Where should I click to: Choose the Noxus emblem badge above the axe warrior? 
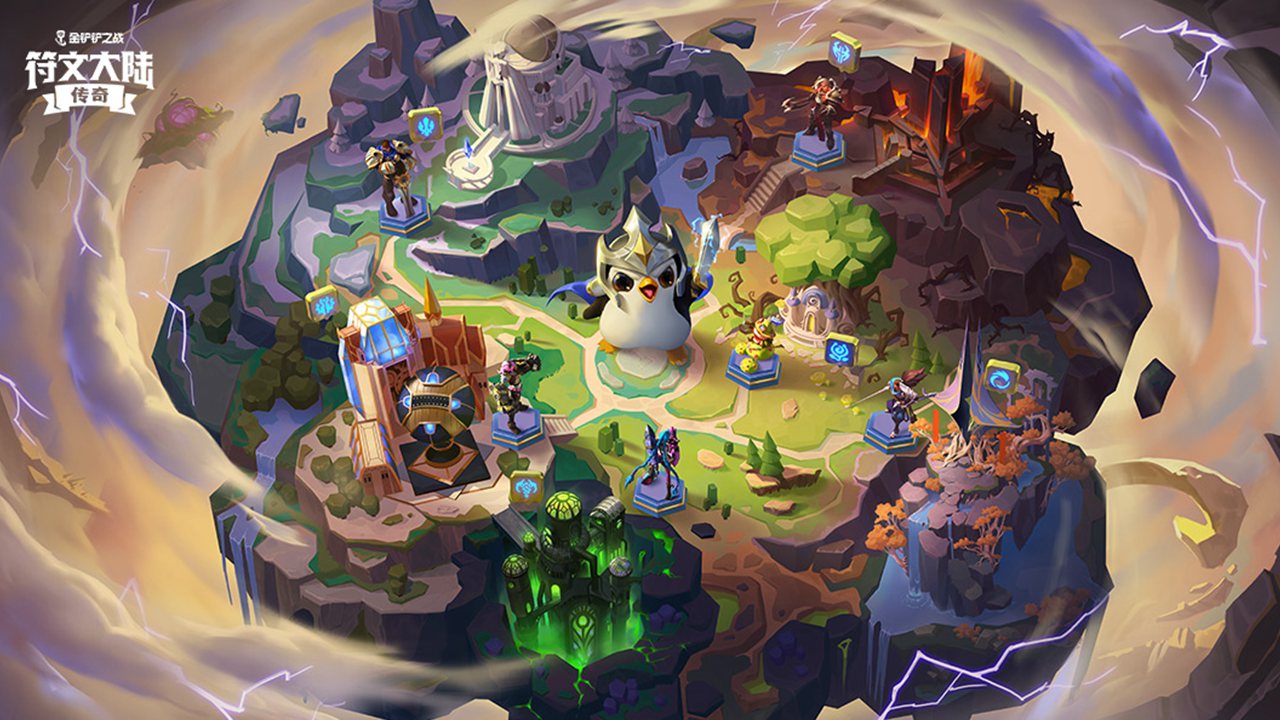[x=843, y=52]
